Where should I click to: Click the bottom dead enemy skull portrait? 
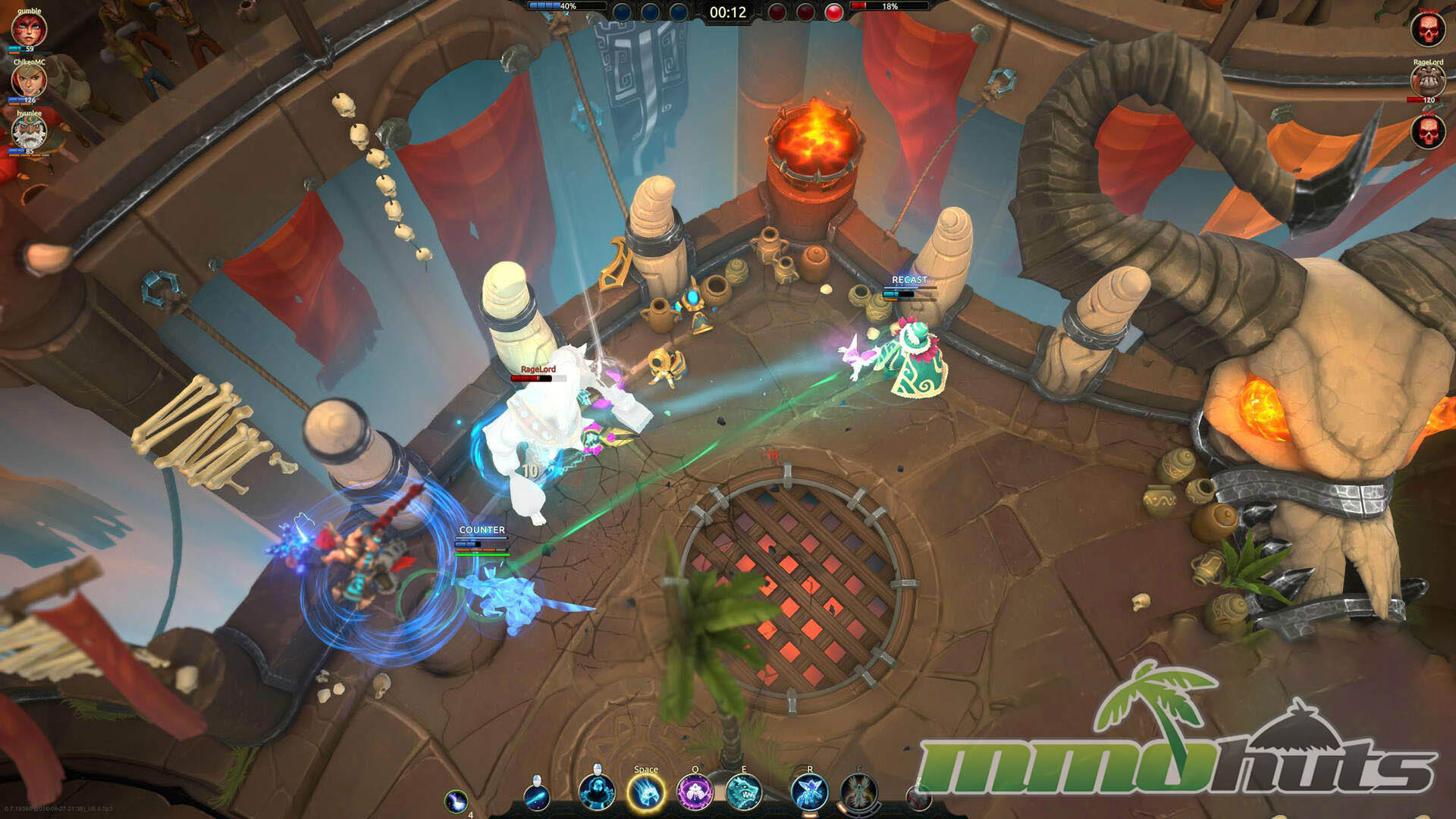click(1427, 131)
